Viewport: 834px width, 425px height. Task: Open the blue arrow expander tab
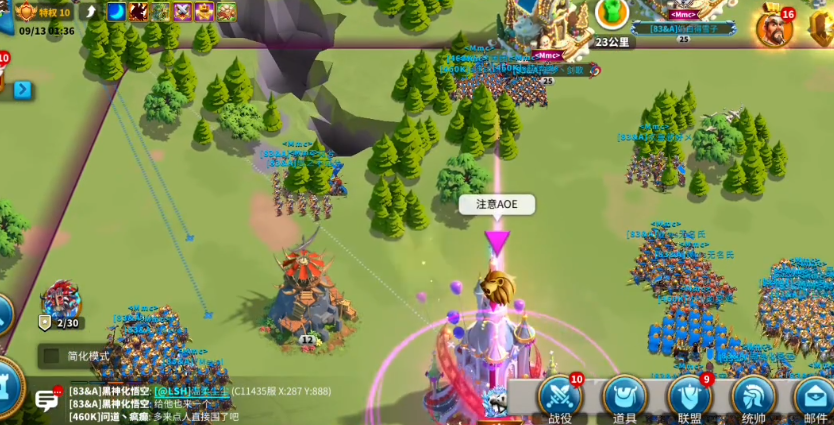[x=22, y=90]
